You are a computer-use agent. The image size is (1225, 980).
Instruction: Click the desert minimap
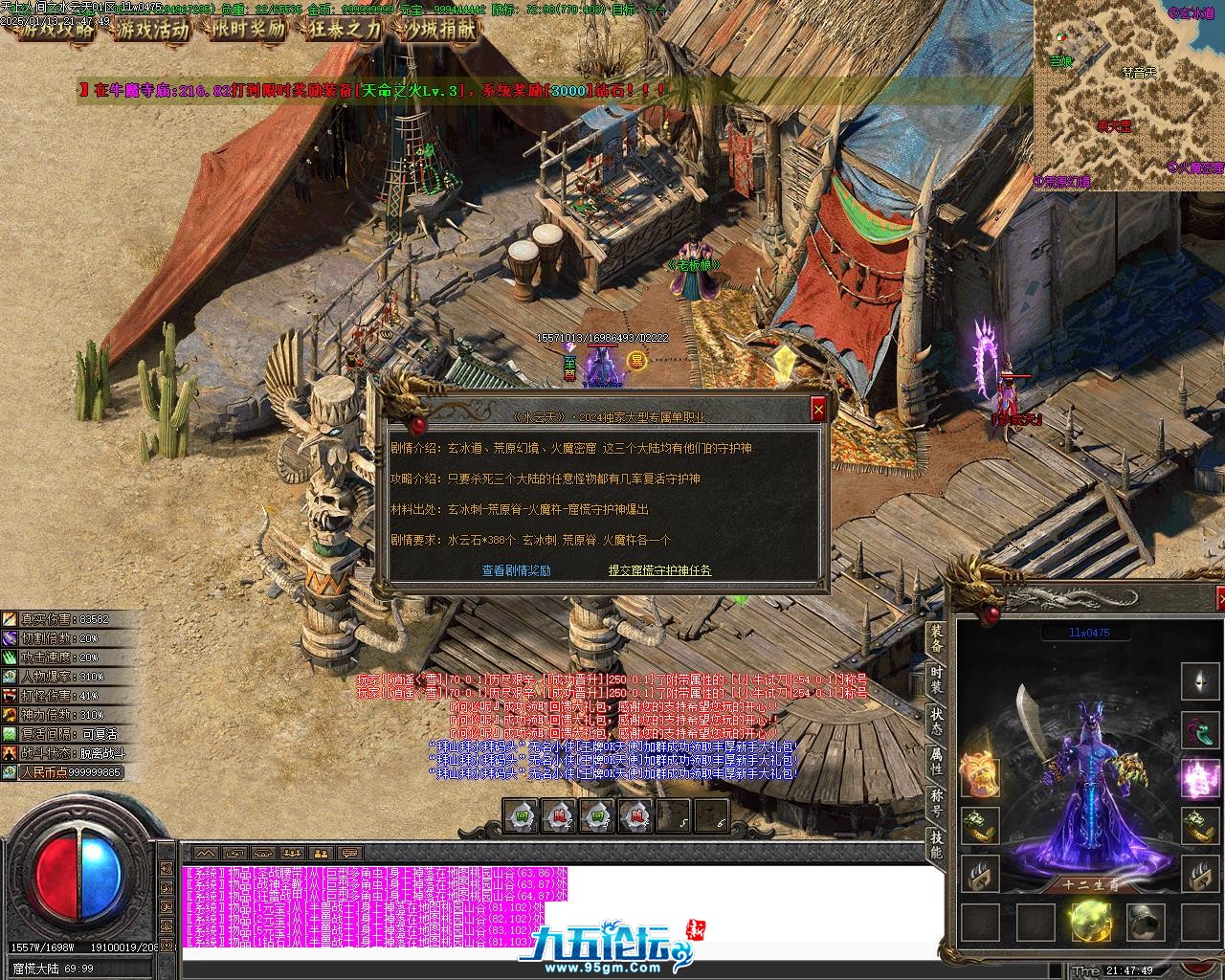coord(1128,96)
